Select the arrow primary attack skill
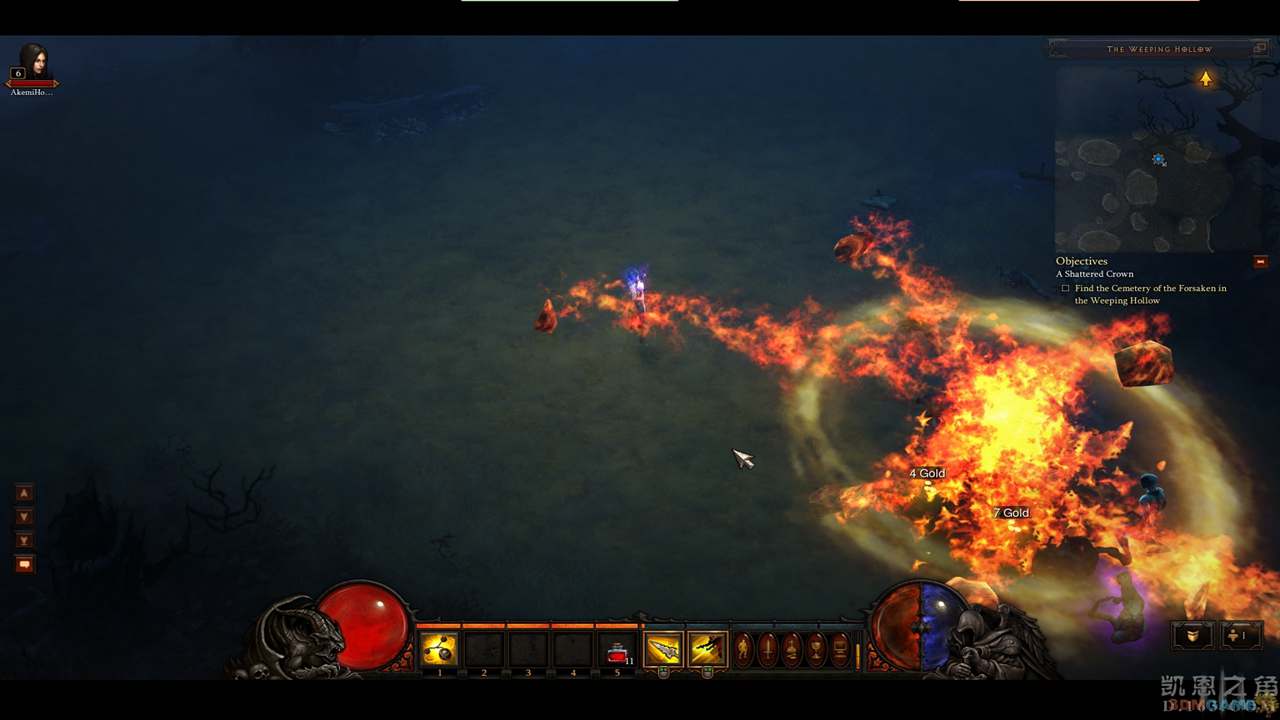1280x720 pixels. pyautogui.click(x=663, y=650)
